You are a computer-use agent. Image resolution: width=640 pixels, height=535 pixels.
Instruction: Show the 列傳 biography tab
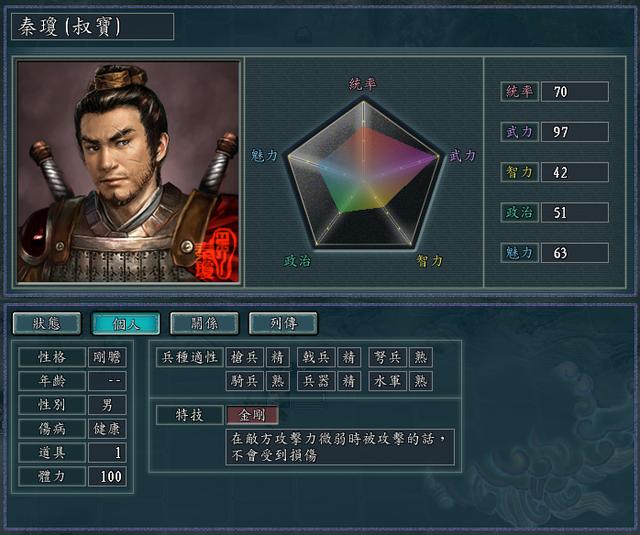283,323
